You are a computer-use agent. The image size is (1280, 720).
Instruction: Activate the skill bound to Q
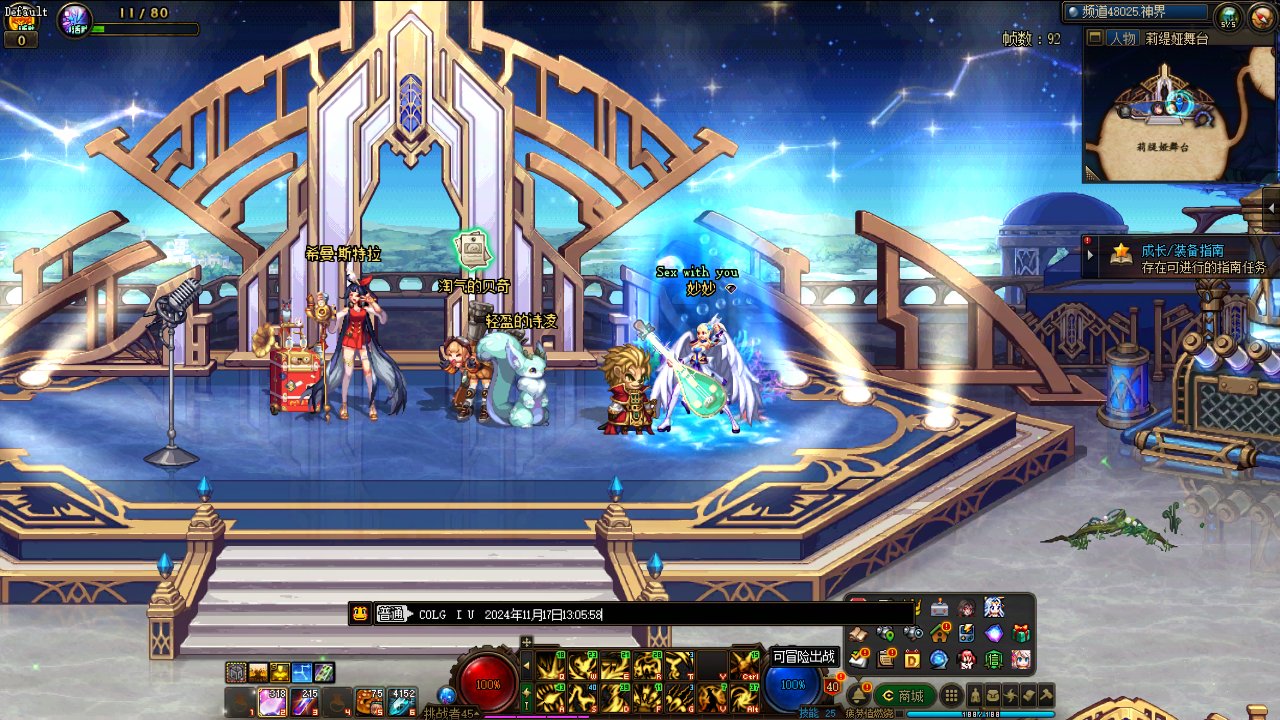click(x=551, y=666)
